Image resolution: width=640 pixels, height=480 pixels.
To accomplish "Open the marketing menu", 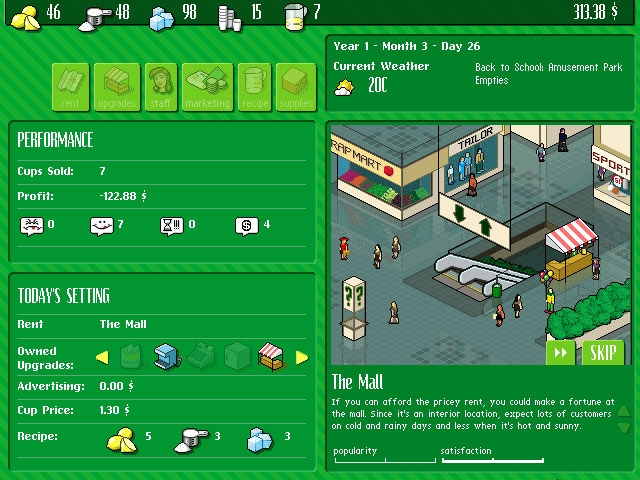I will [x=207, y=86].
